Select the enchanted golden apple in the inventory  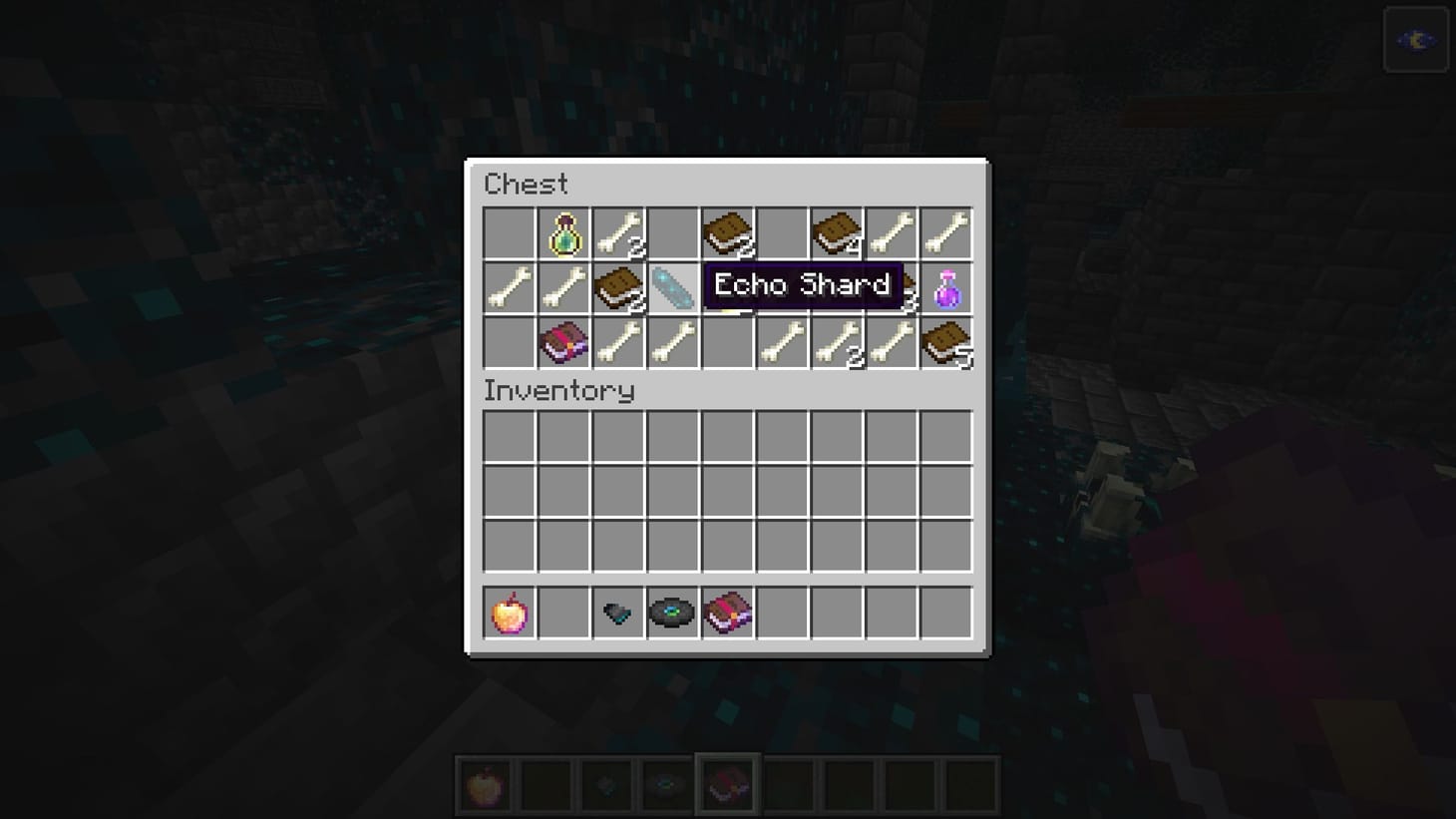pos(509,613)
